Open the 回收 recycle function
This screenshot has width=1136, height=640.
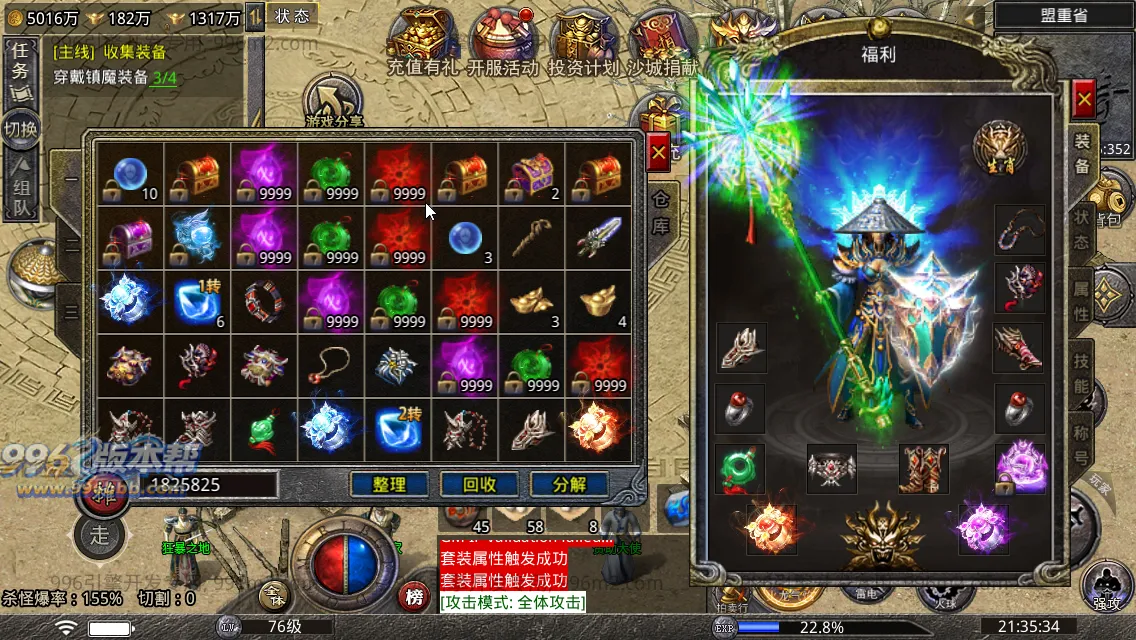pos(479,485)
